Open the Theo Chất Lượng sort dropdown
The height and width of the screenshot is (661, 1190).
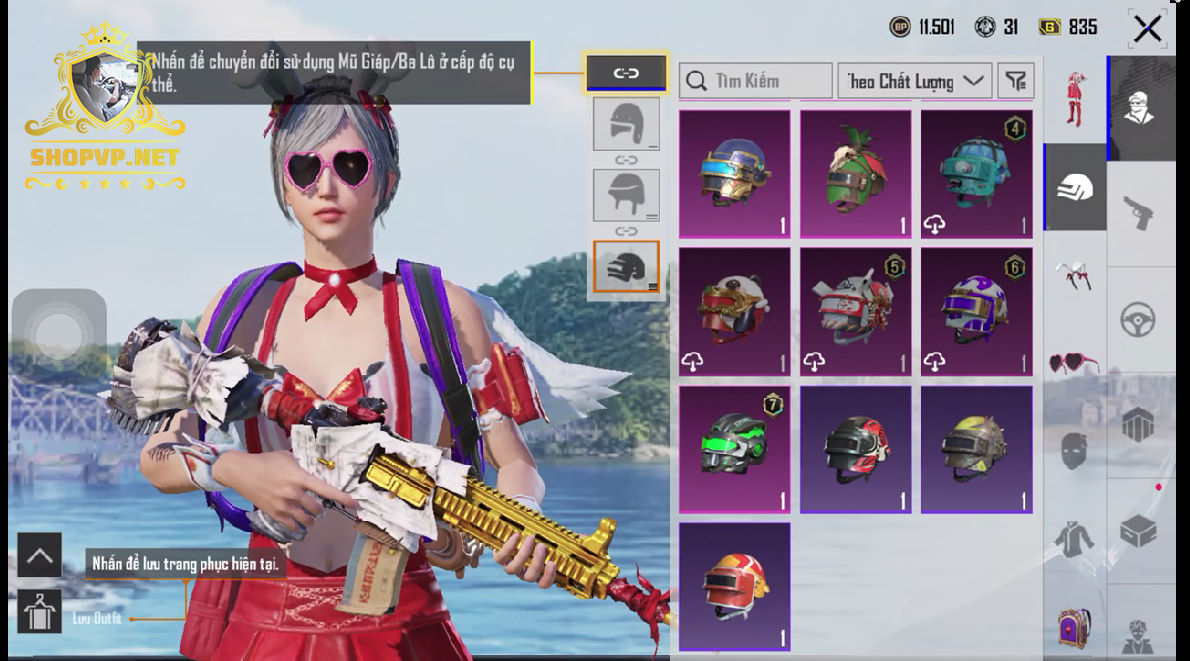tap(914, 81)
